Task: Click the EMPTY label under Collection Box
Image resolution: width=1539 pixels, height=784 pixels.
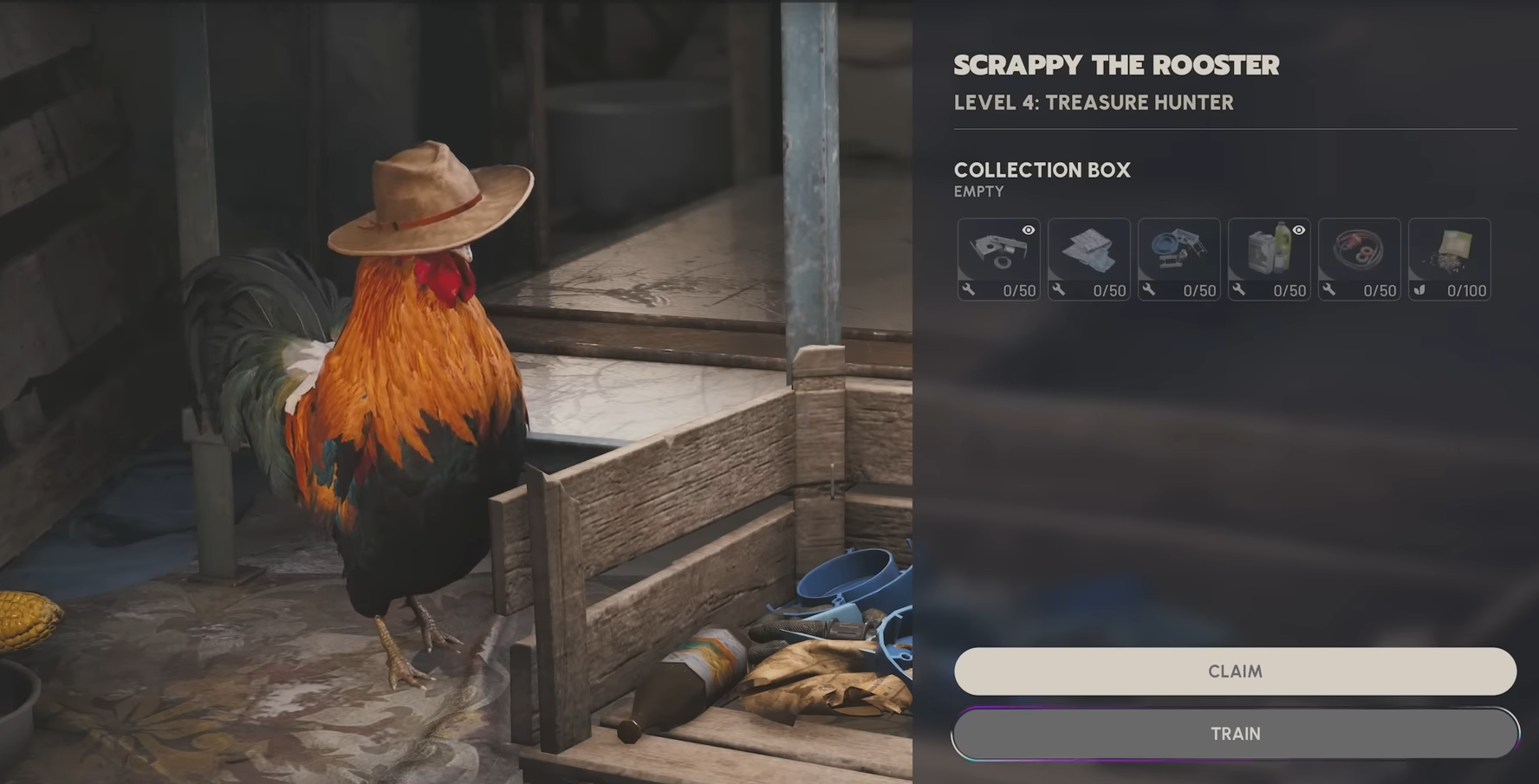Action: tap(977, 191)
